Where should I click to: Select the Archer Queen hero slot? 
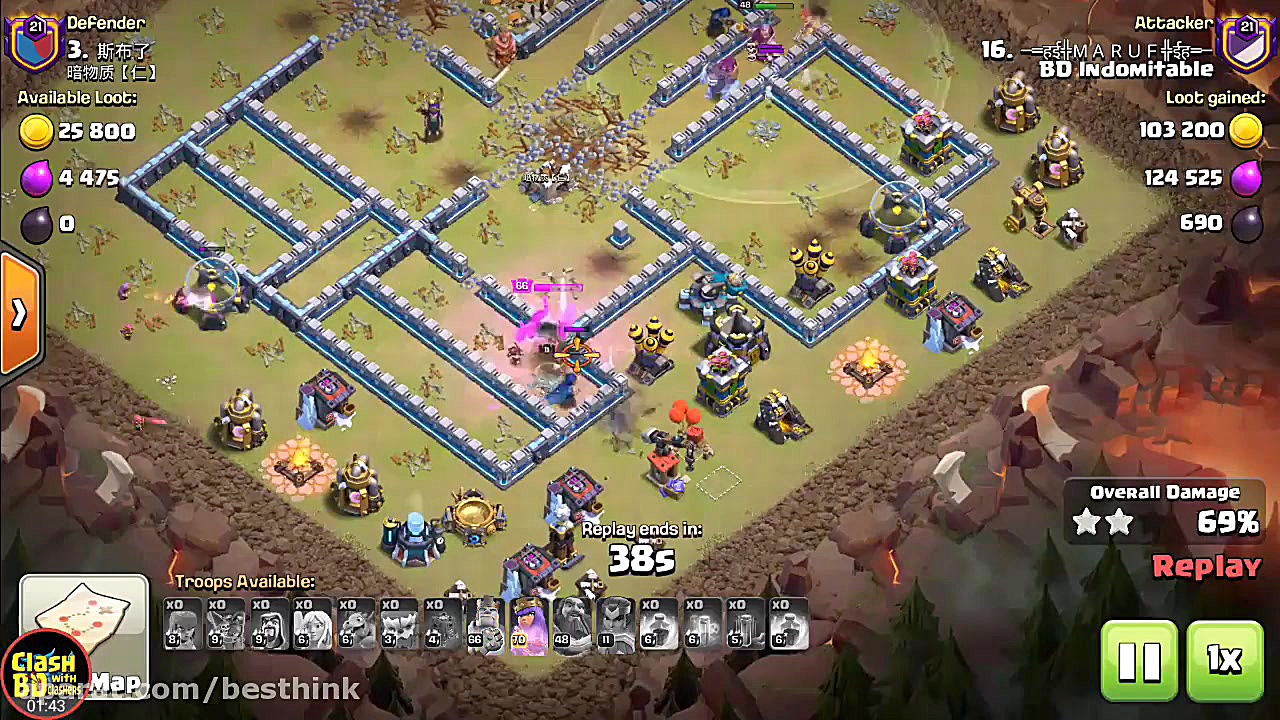coord(529,626)
